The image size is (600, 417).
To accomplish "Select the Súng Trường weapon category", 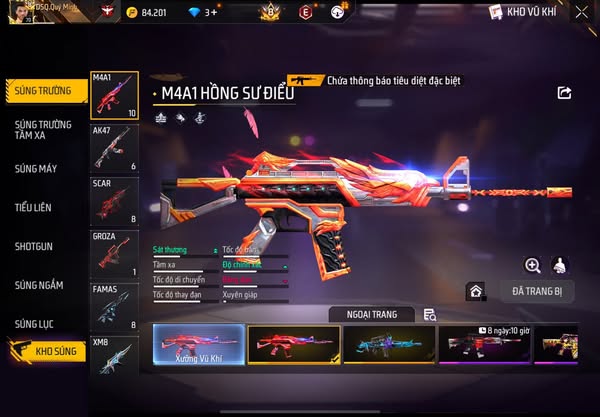I will (42, 90).
